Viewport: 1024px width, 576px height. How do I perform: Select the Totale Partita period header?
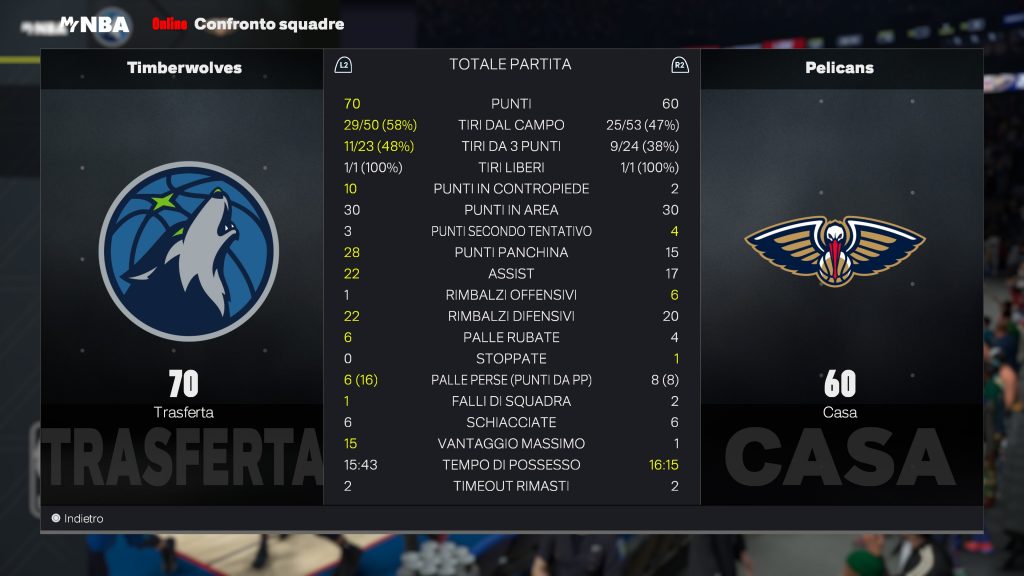point(510,65)
